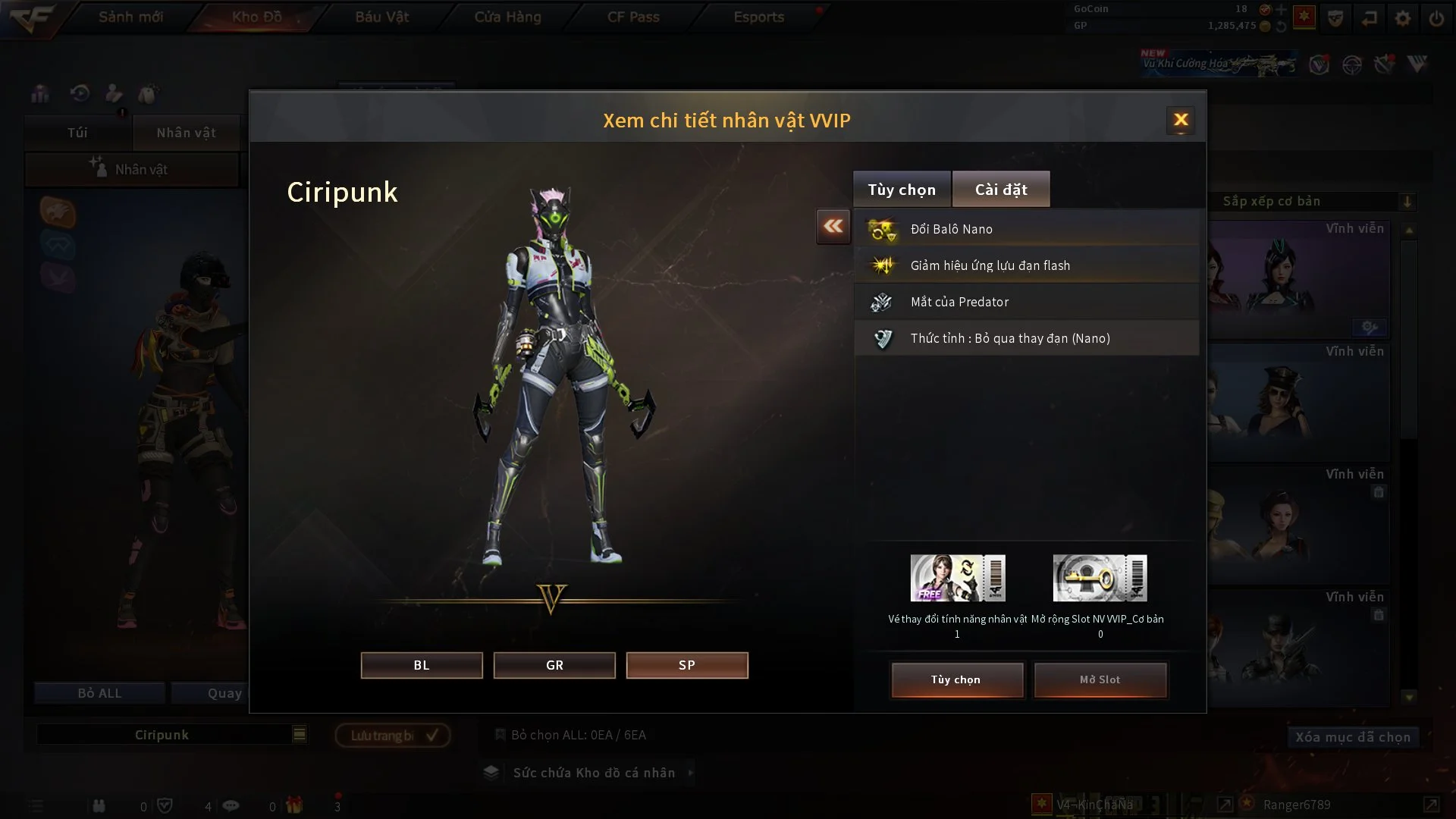
Task: Click the double-arrow collapse button
Action: tap(833, 226)
